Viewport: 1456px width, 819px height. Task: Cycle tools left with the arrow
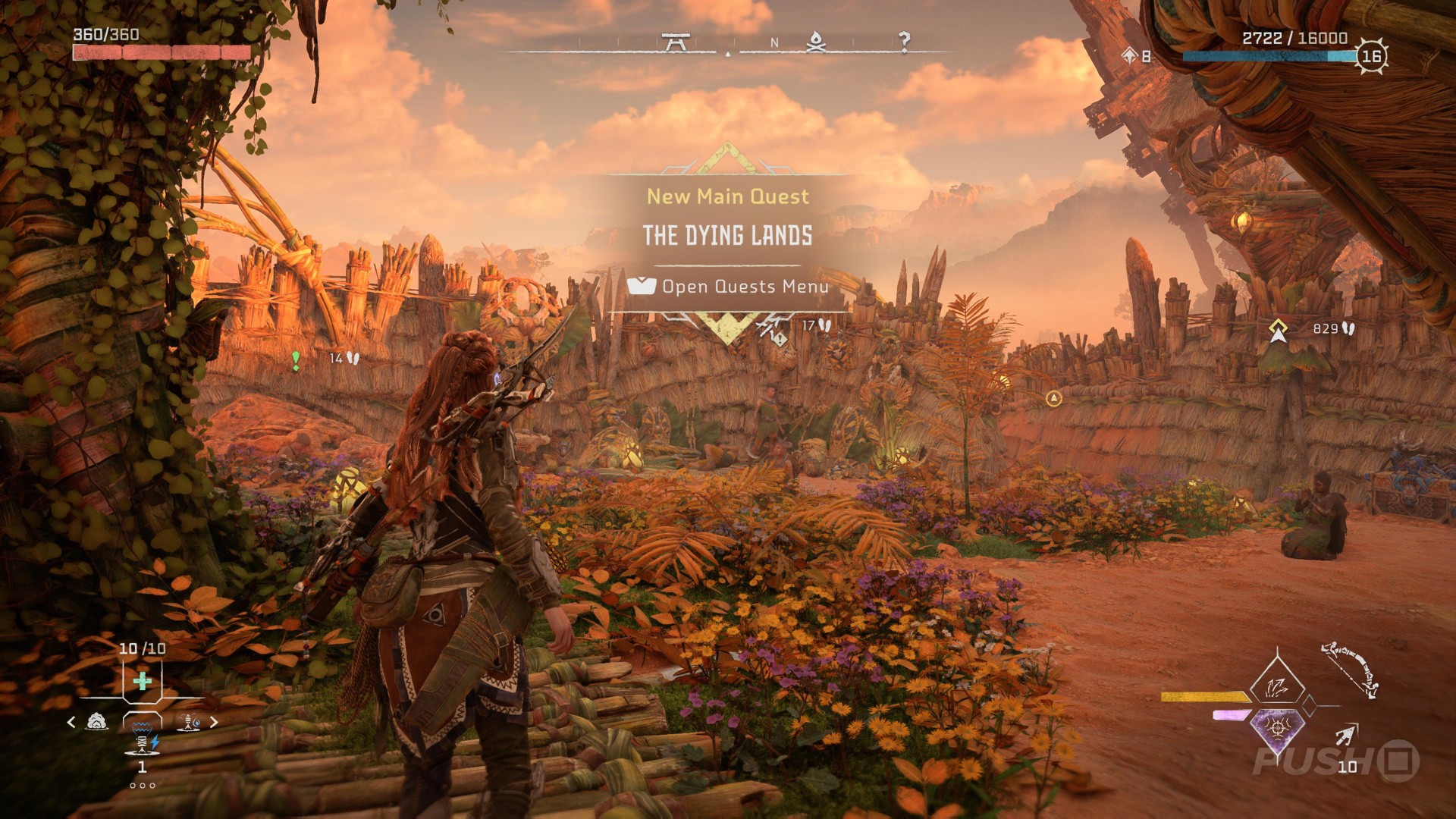click(71, 722)
